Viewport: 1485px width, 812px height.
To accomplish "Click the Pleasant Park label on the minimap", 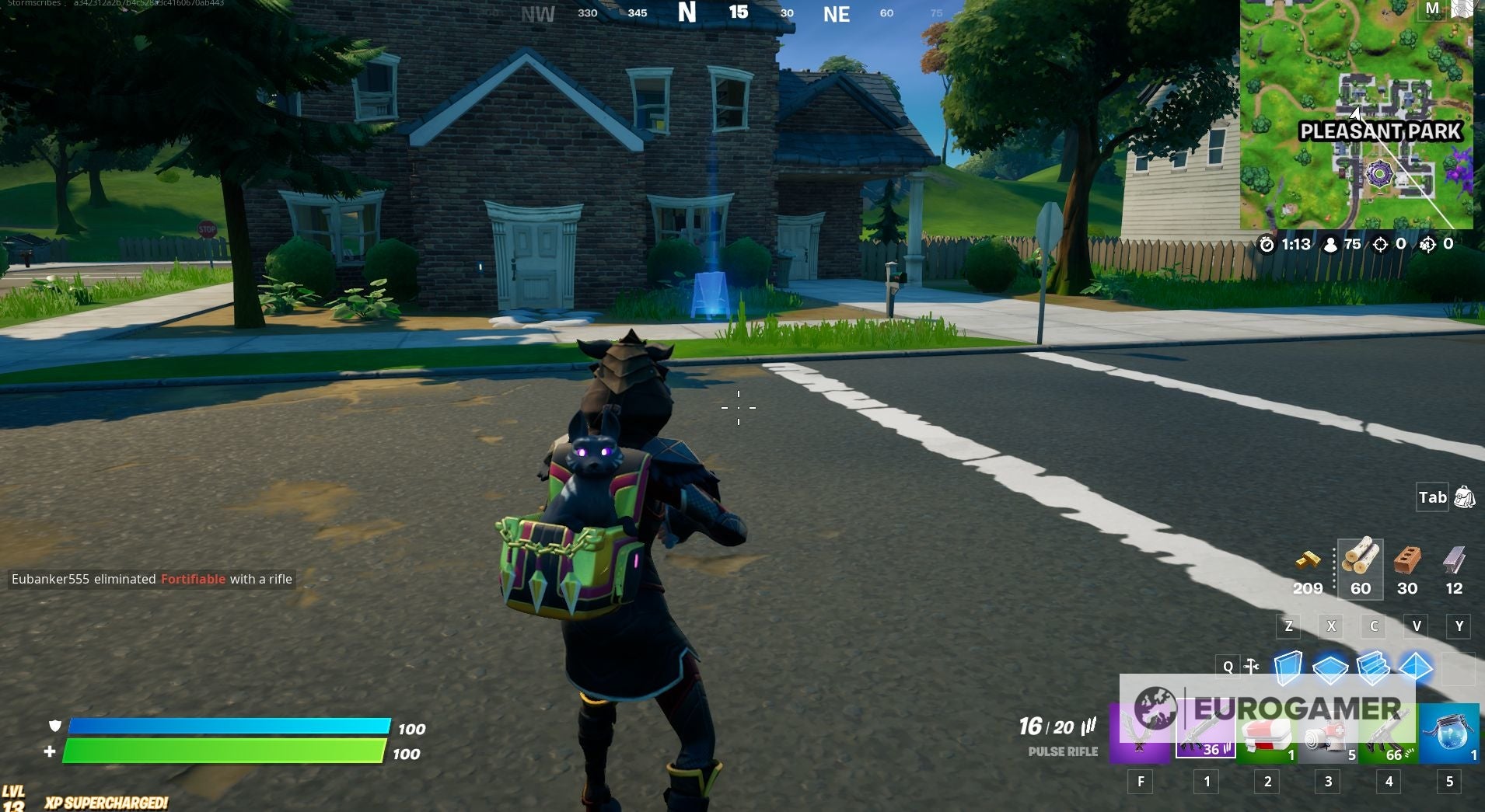I will 1381,132.
